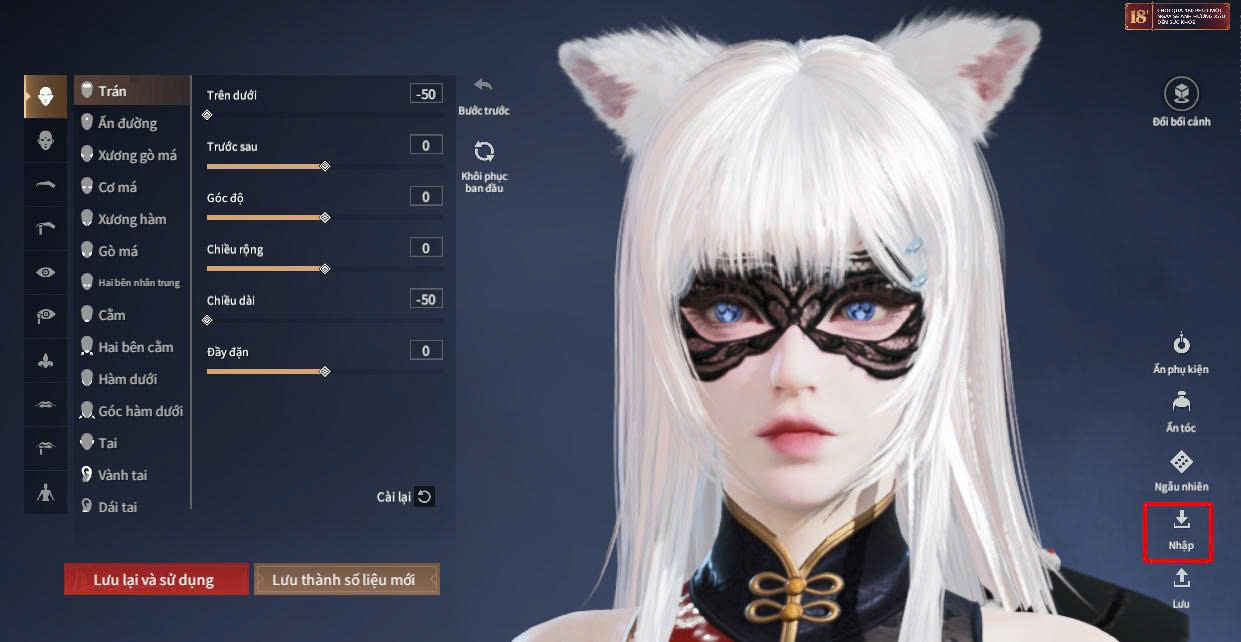Screen dimensions: 1241x642
Task: Open the Hàm dưới jaw entry
Action: (x=127, y=379)
